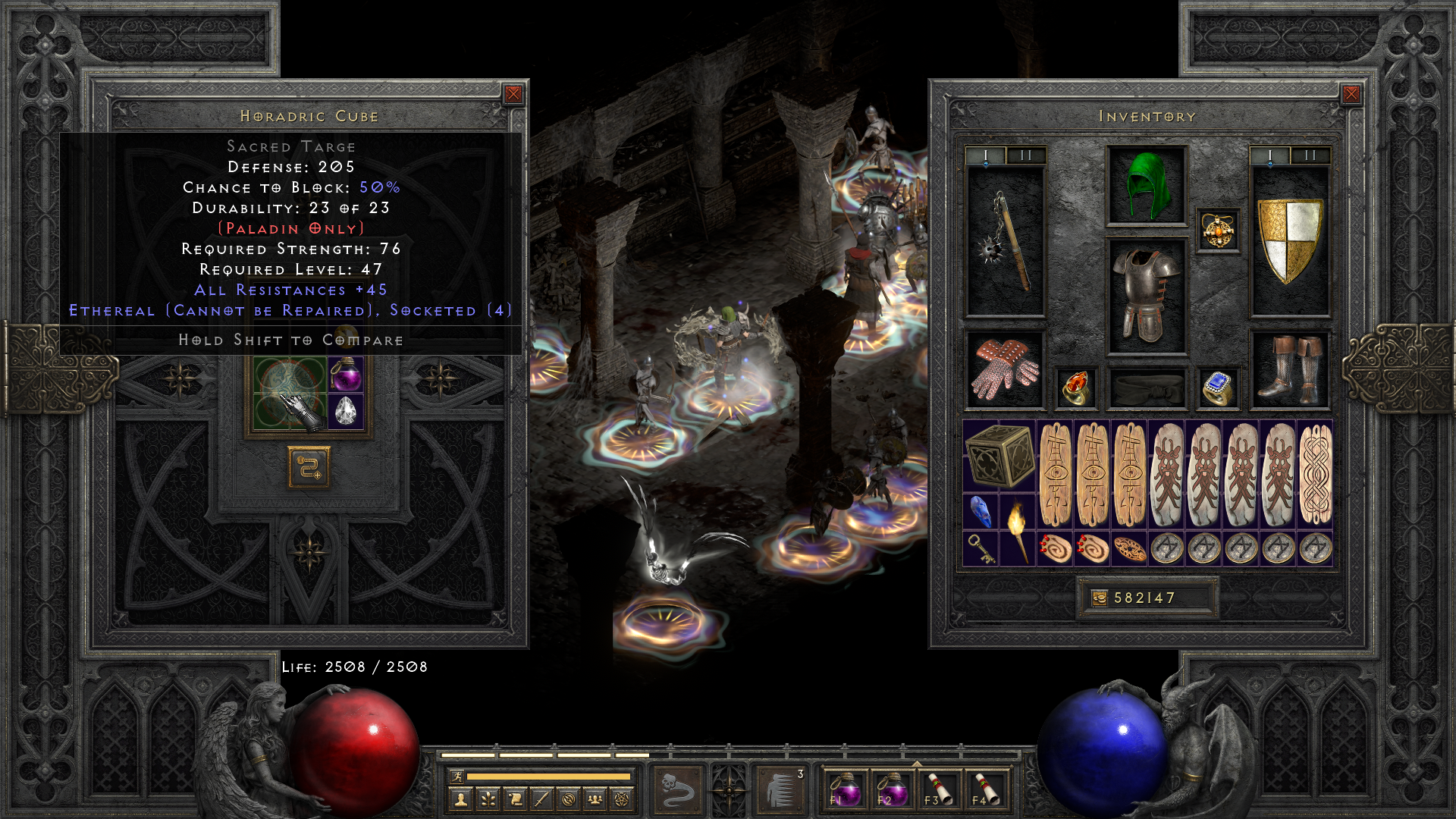Open the quest log scroll icon
Viewport: 1456px width, 819px height.
click(x=515, y=799)
